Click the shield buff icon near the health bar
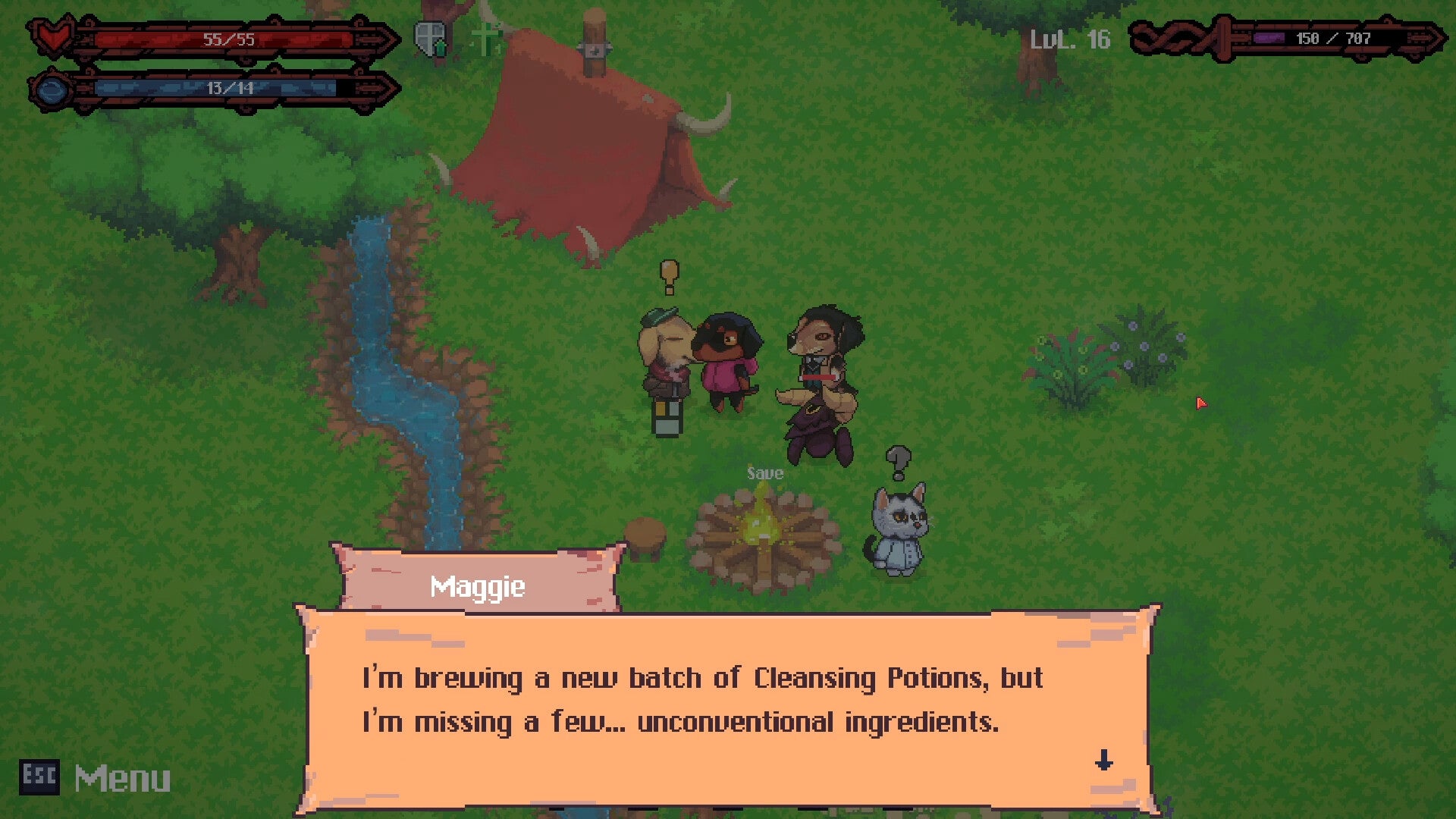Image resolution: width=1456 pixels, height=819 pixels. (429, 38)
